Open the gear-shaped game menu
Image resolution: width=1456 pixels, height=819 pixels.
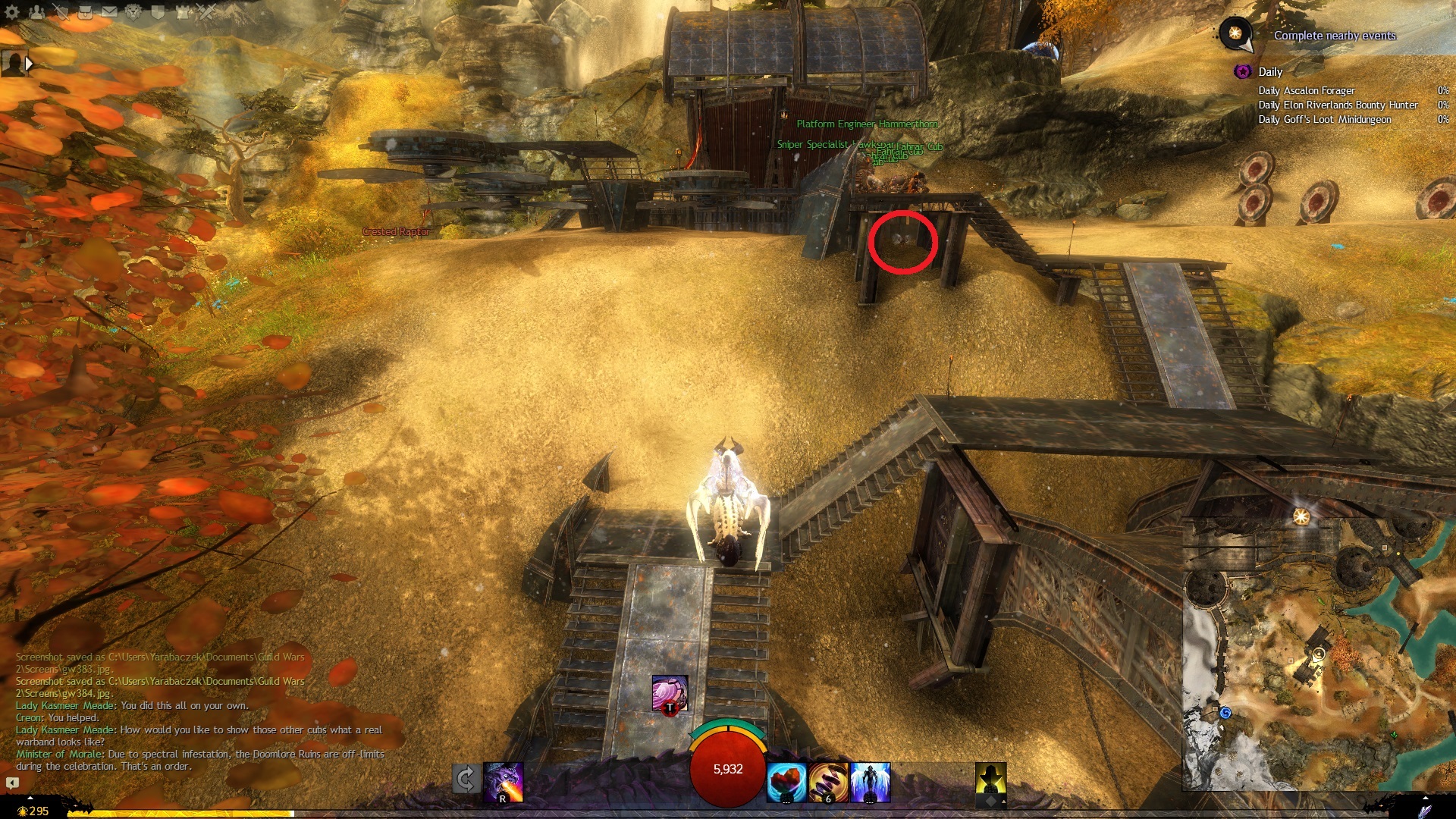click(11, 11)
